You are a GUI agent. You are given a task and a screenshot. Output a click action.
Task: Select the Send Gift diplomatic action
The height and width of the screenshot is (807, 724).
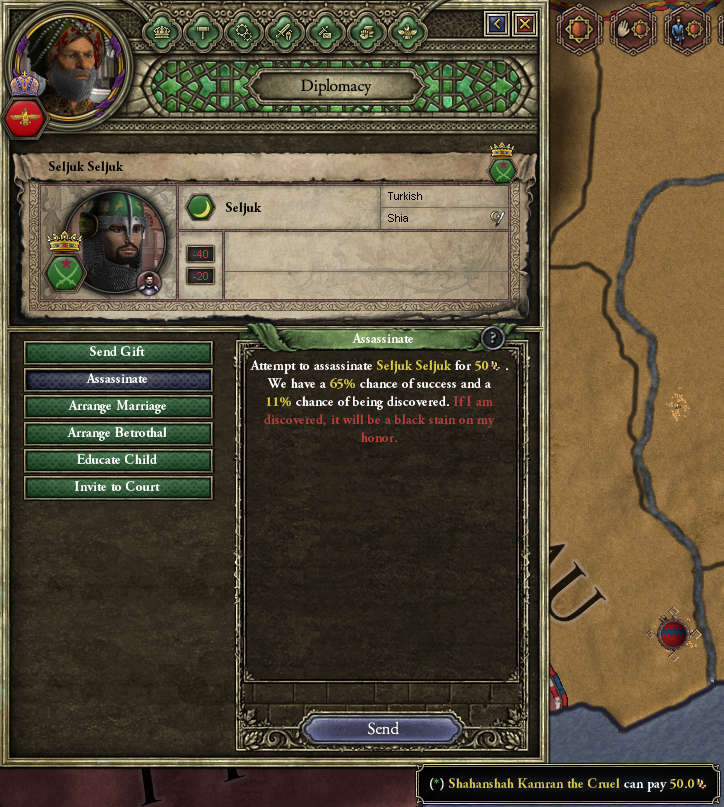pyautogui.click(x=118, y=352)
